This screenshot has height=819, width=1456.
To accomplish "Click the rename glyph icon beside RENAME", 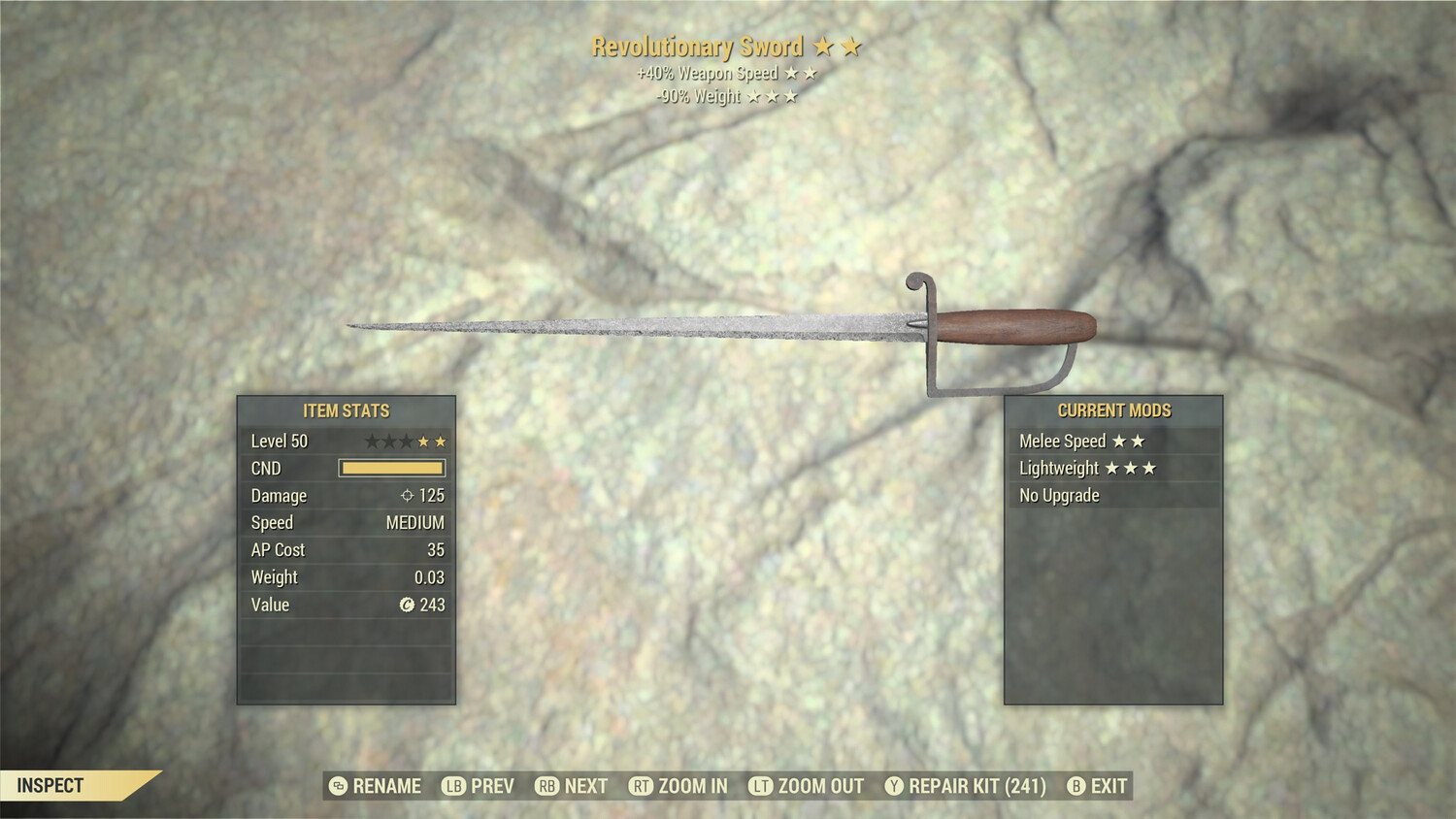I will pyautogui.click(x=340, y=786).
